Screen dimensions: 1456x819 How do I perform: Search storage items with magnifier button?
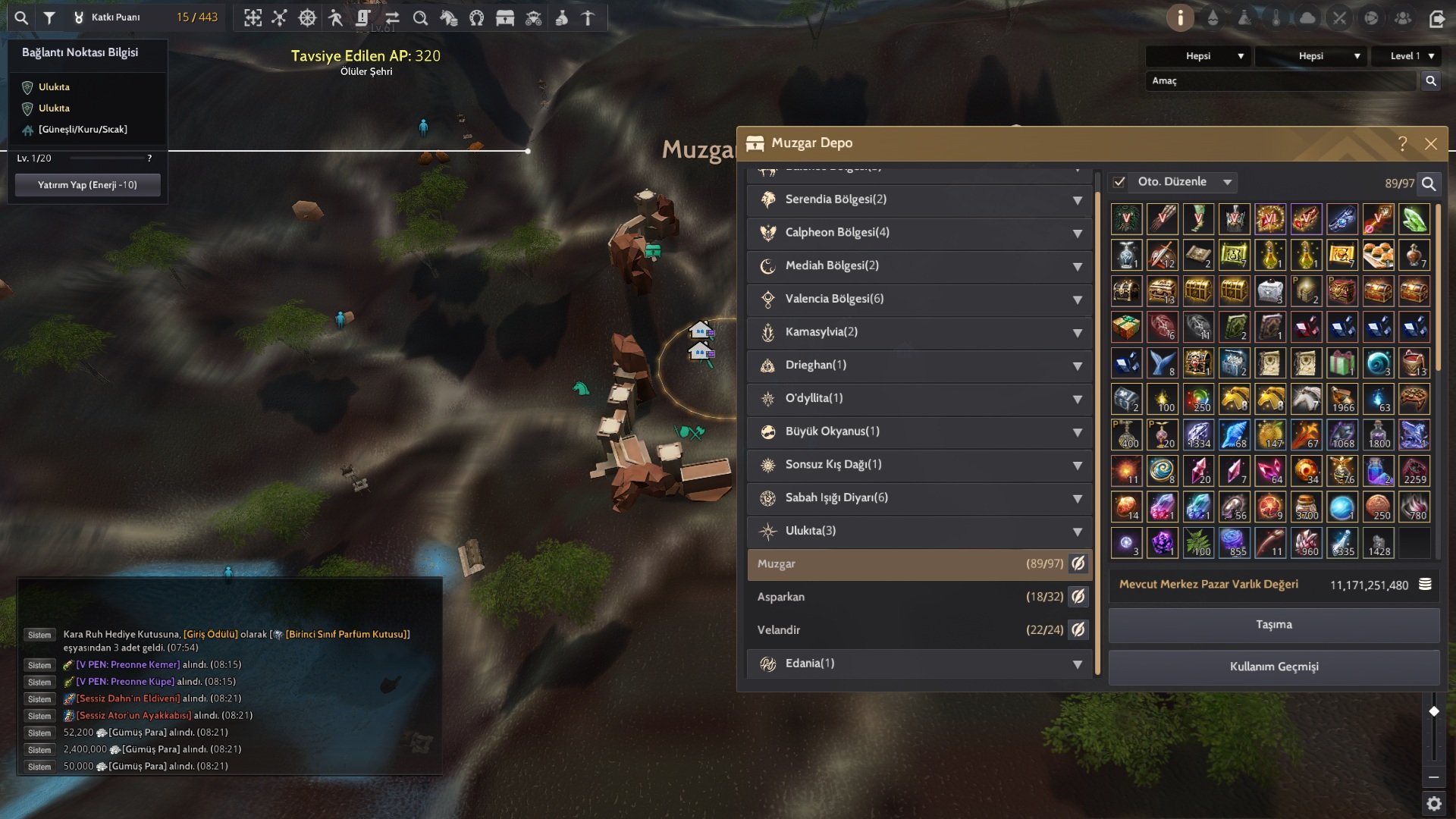pyautogui.click(x=1429, y=184)
